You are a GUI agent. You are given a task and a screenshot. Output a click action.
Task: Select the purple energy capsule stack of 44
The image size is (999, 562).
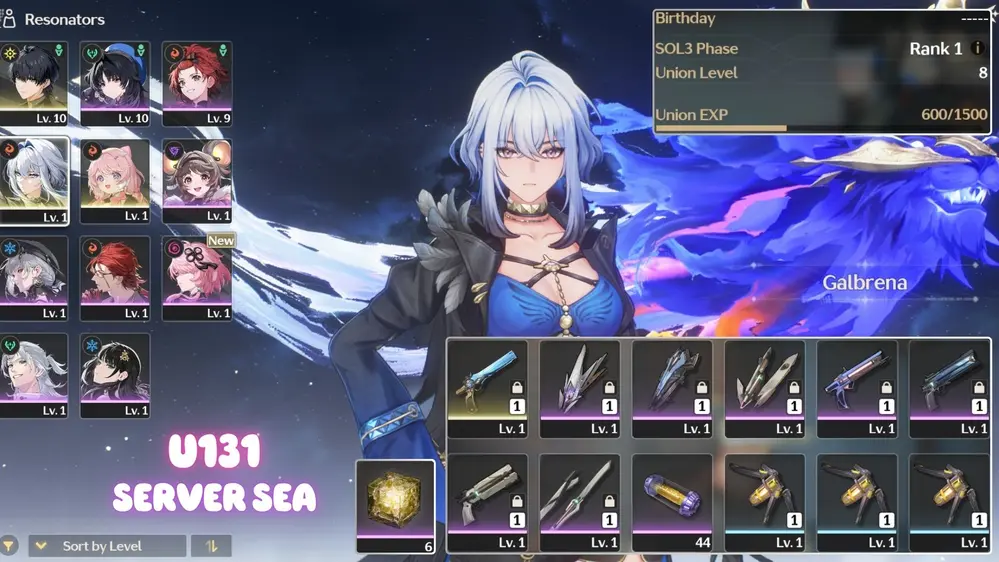pyautogui.click(x=672, y=502)
